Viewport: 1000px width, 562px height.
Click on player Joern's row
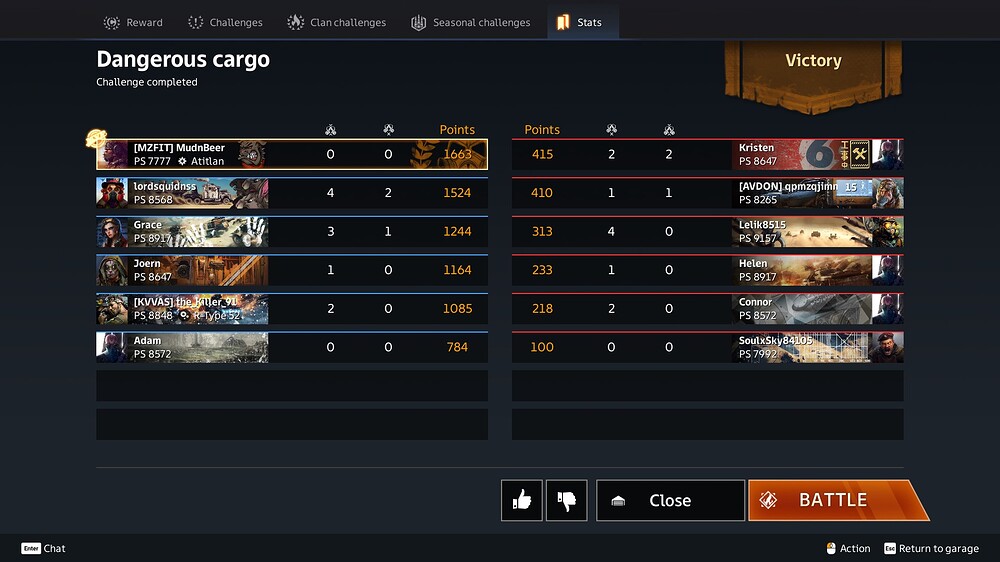click(x=291, y=270)
